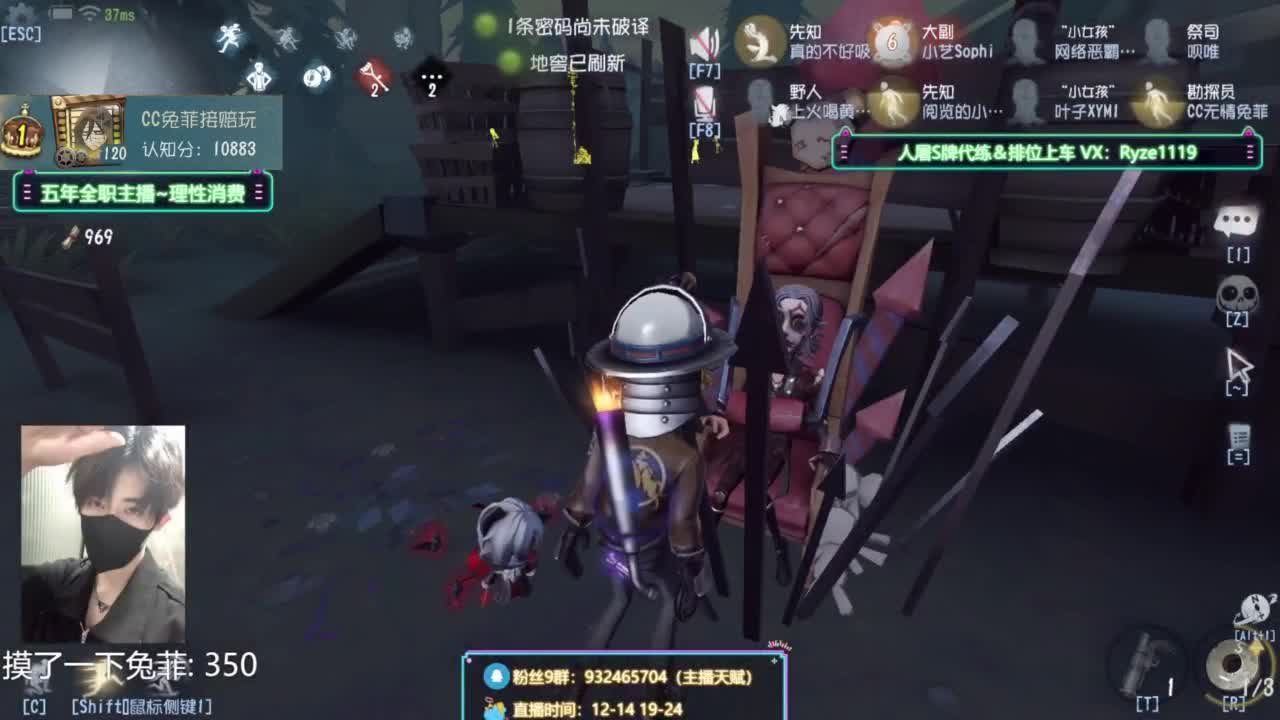Click the running survivor skill icon
Image resolution: width=1280 pixels, height=720 pixels.
pos(228,38)
